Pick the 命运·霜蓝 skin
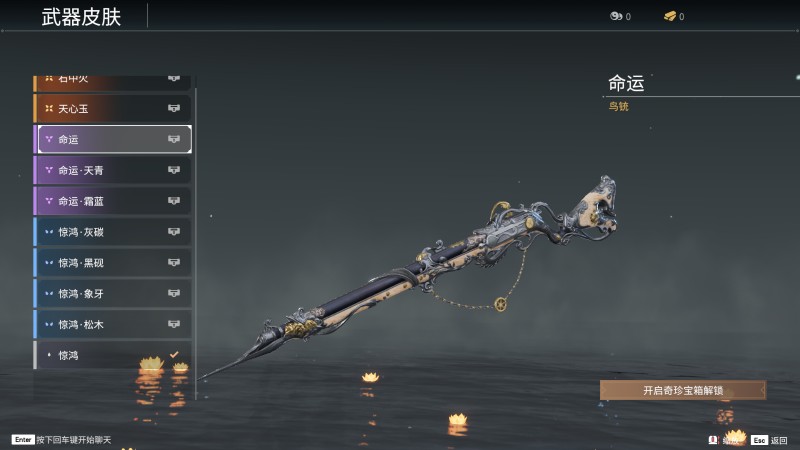The height and width of the screenshot is (450, 800). (112, 201)
